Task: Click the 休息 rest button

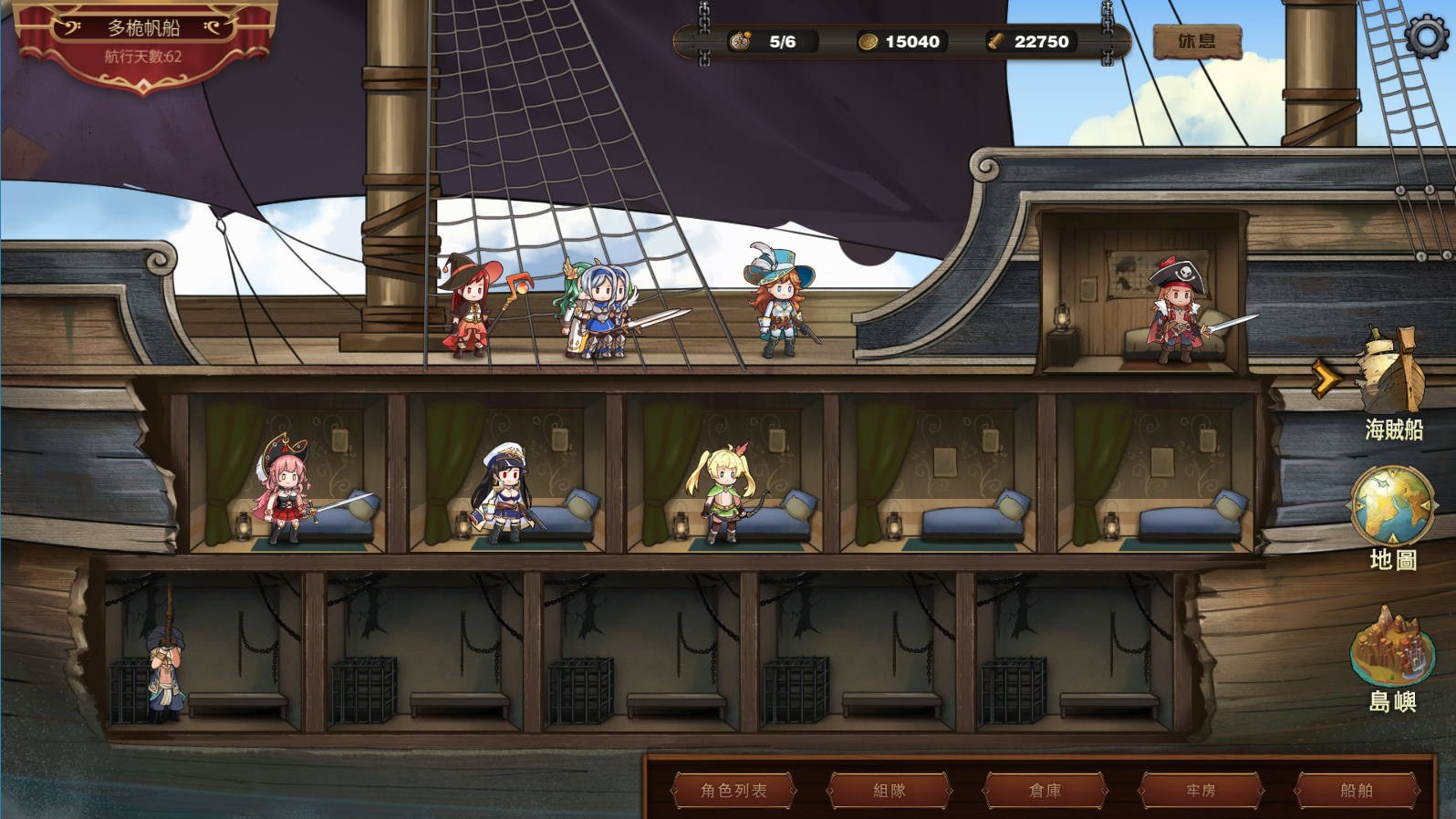Action: pos(1197,41)
